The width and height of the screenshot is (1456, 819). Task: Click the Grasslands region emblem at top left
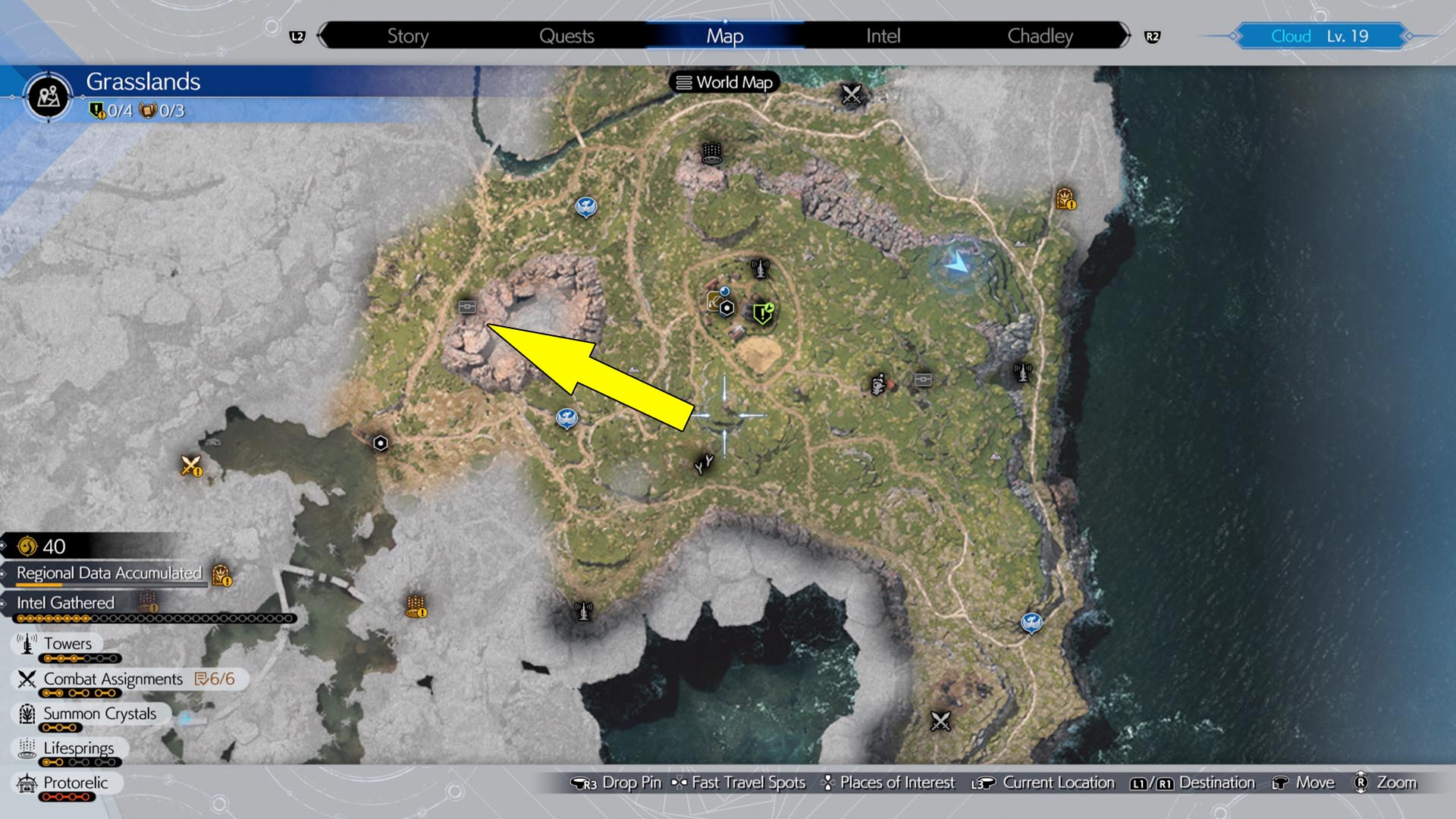(x=48, y=97)
